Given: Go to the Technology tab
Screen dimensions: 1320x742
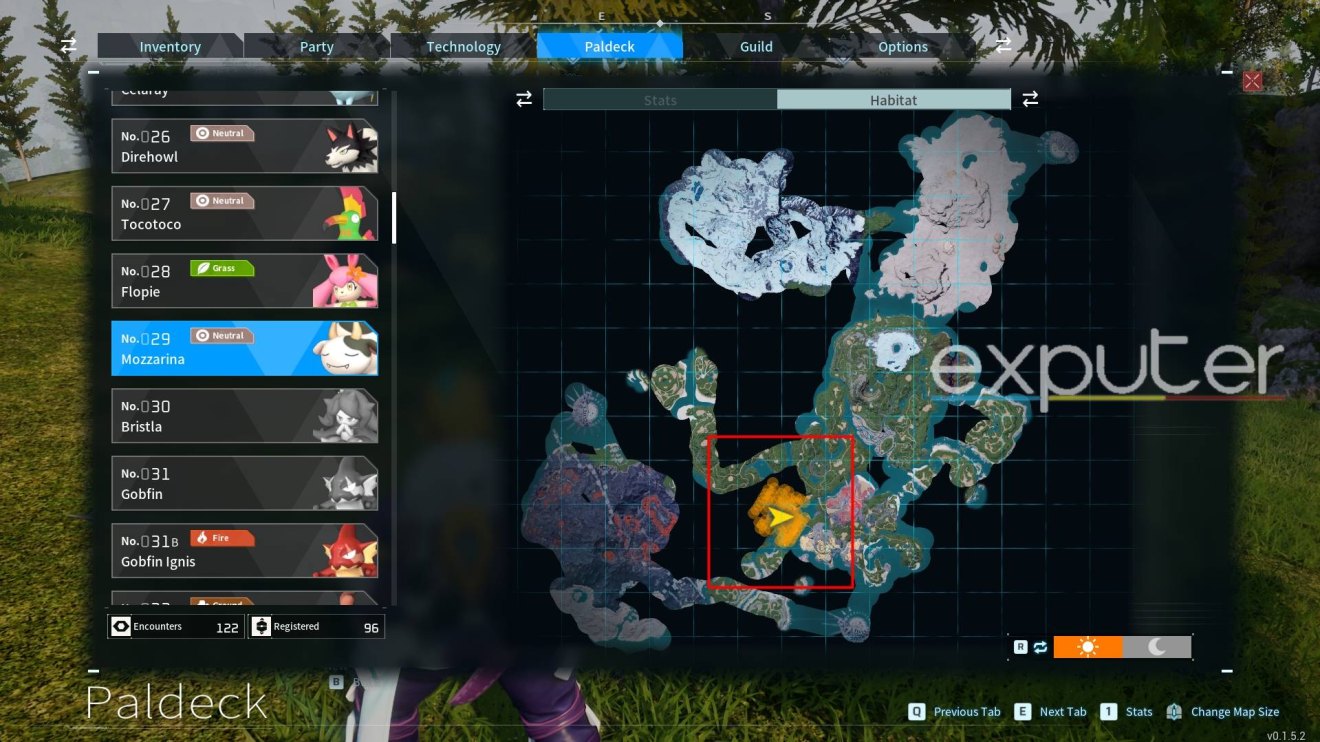Looking at the screenshot, I should pos(463,47).
